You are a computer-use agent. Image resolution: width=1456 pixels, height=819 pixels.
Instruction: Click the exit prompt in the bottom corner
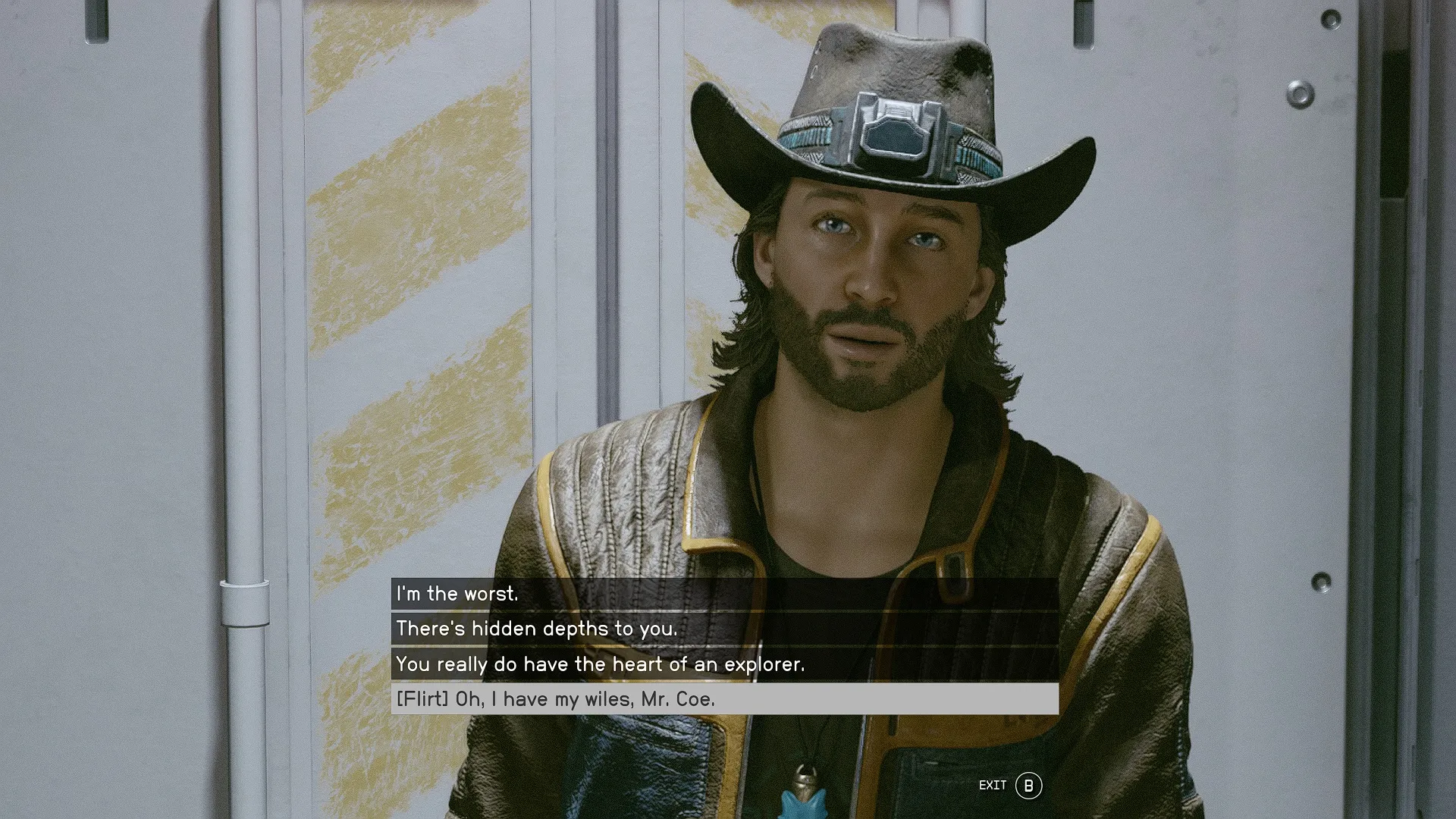click(x=1009, y=786)
